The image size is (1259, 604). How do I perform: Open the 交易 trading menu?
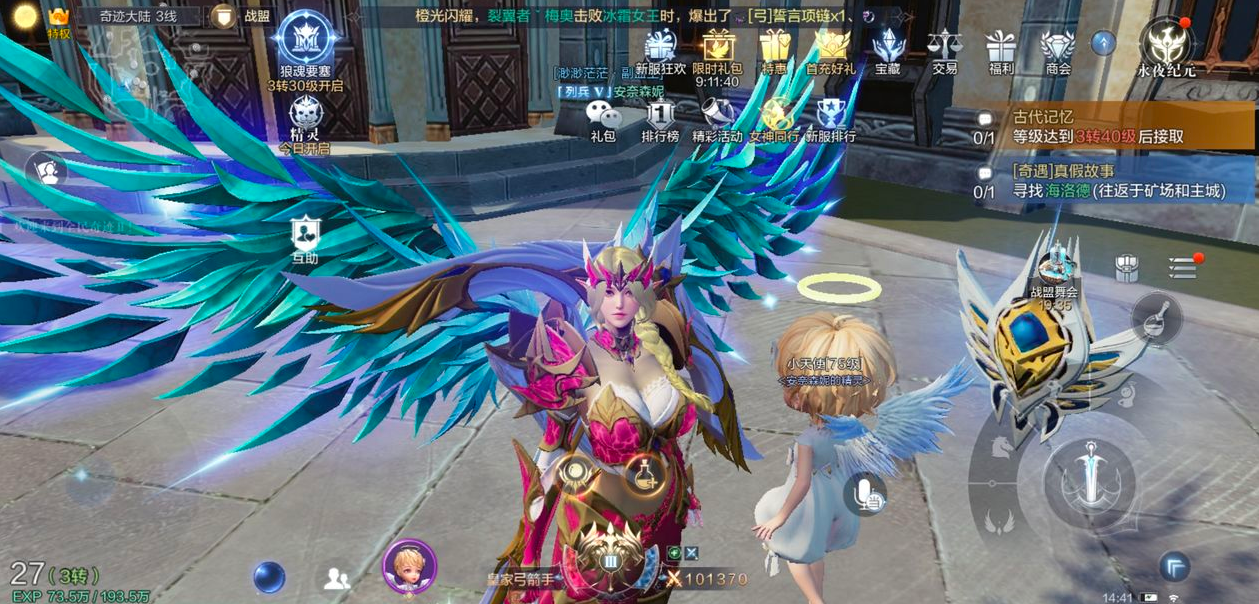[944, 50]
